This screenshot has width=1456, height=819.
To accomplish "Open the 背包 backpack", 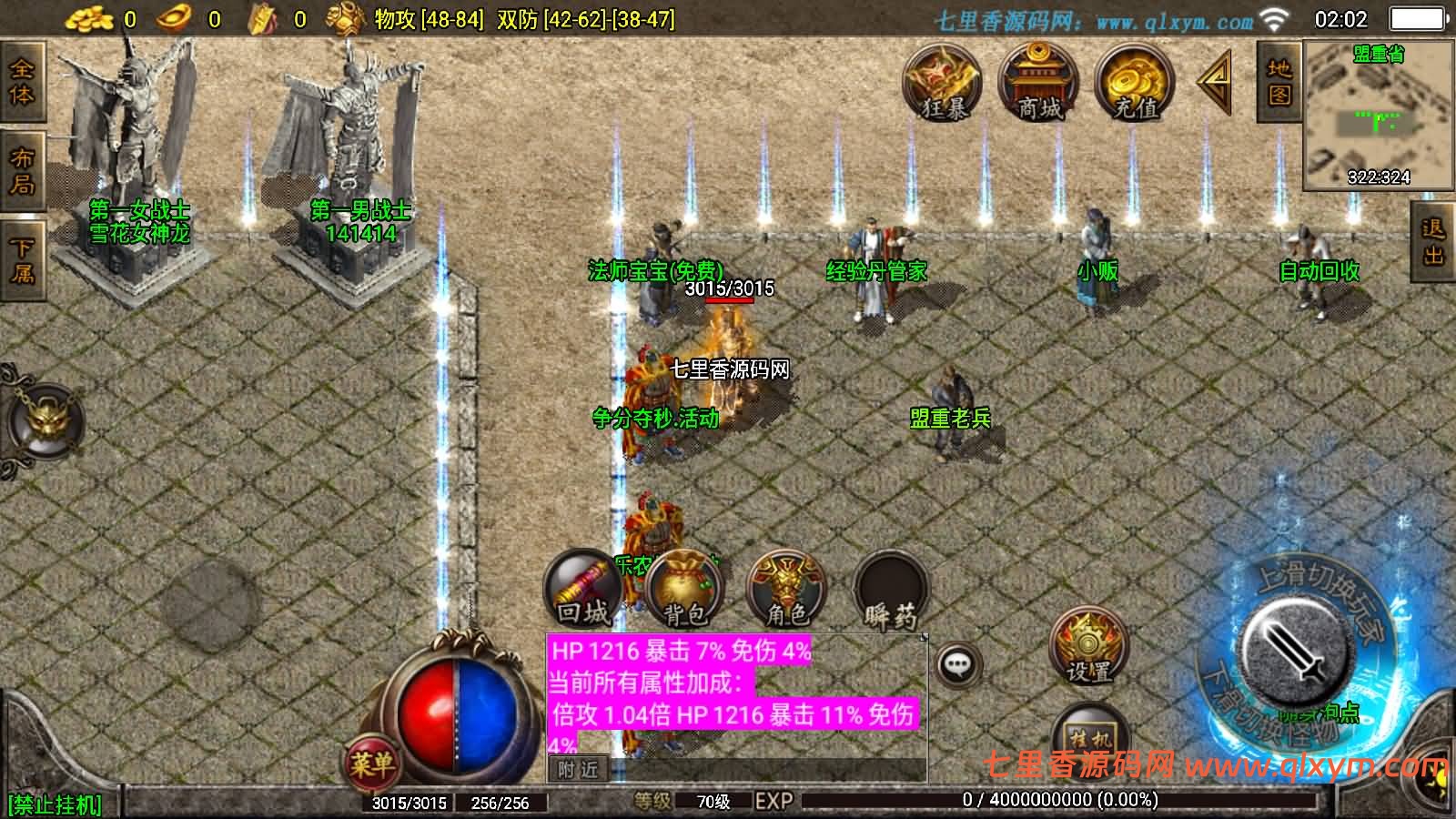I will 685,591.
